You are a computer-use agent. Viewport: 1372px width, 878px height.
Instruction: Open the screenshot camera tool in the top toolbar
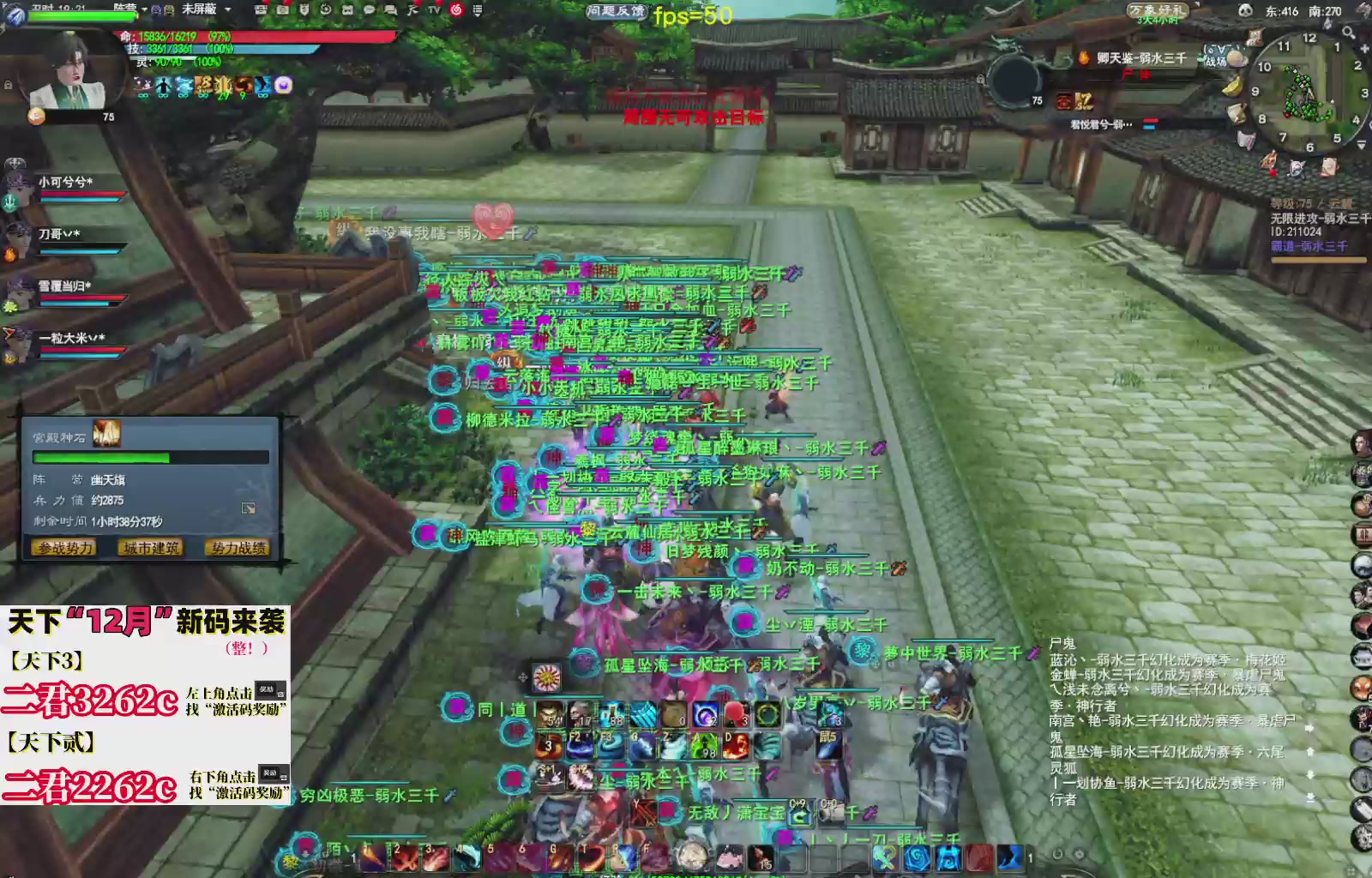point(281,10)
